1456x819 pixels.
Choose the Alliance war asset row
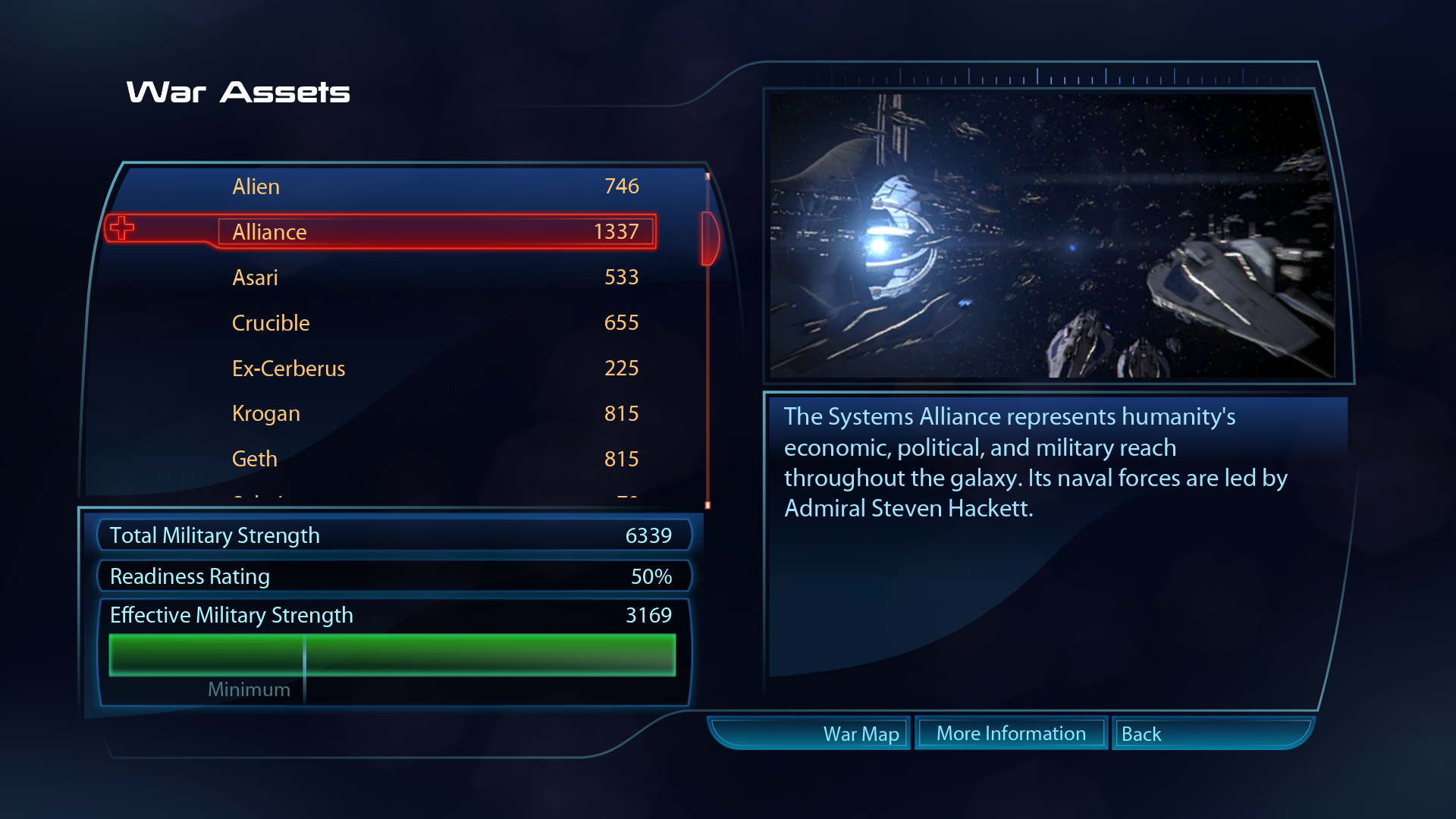click(x=435, y=232)
